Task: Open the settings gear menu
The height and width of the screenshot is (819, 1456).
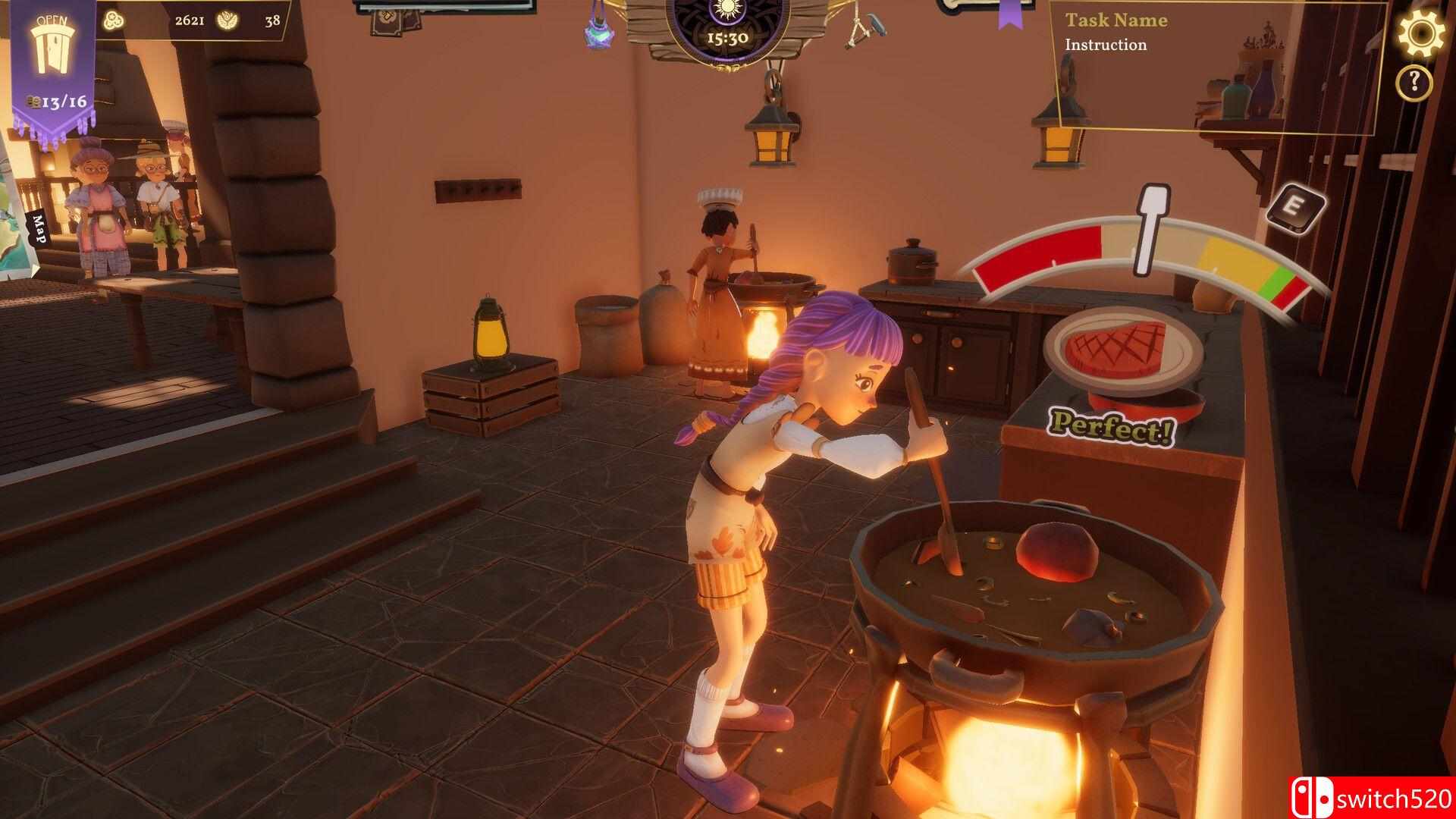Action: pos(1420,32)
